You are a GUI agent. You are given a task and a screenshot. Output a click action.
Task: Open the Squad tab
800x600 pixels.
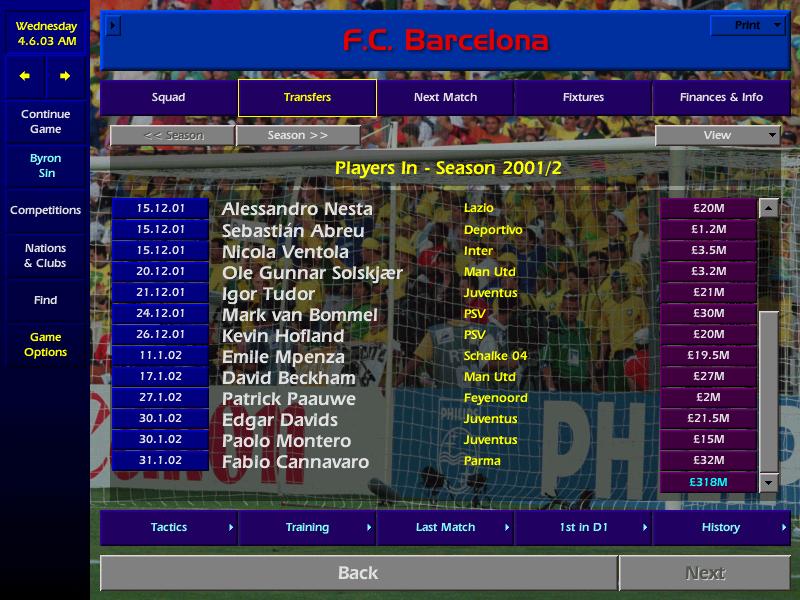tap(168, 98)
